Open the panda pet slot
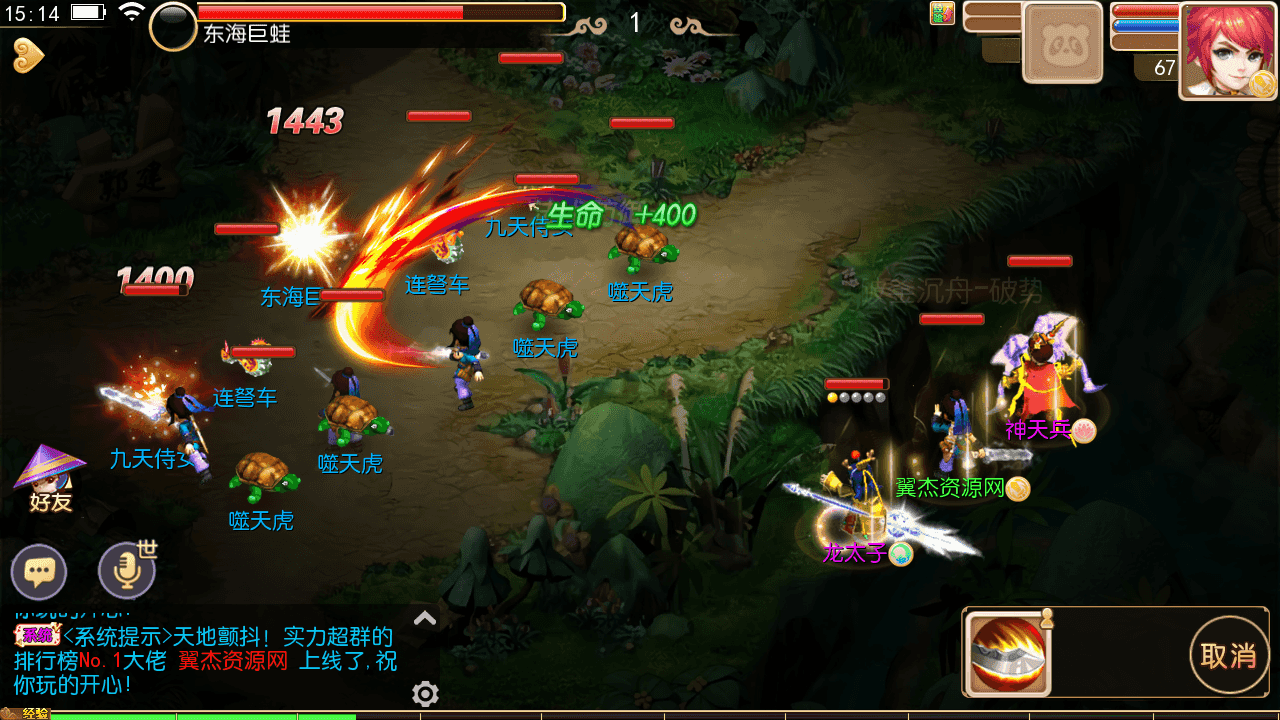The width and height of the screenshot is (1280, 720). coord(1062,42)
